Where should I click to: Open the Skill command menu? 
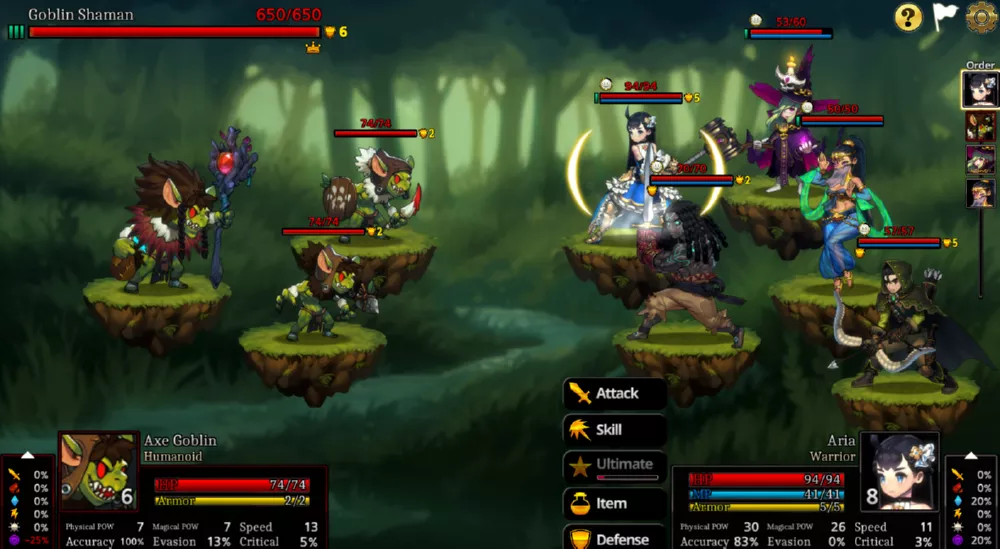click(x=614, y=430)
